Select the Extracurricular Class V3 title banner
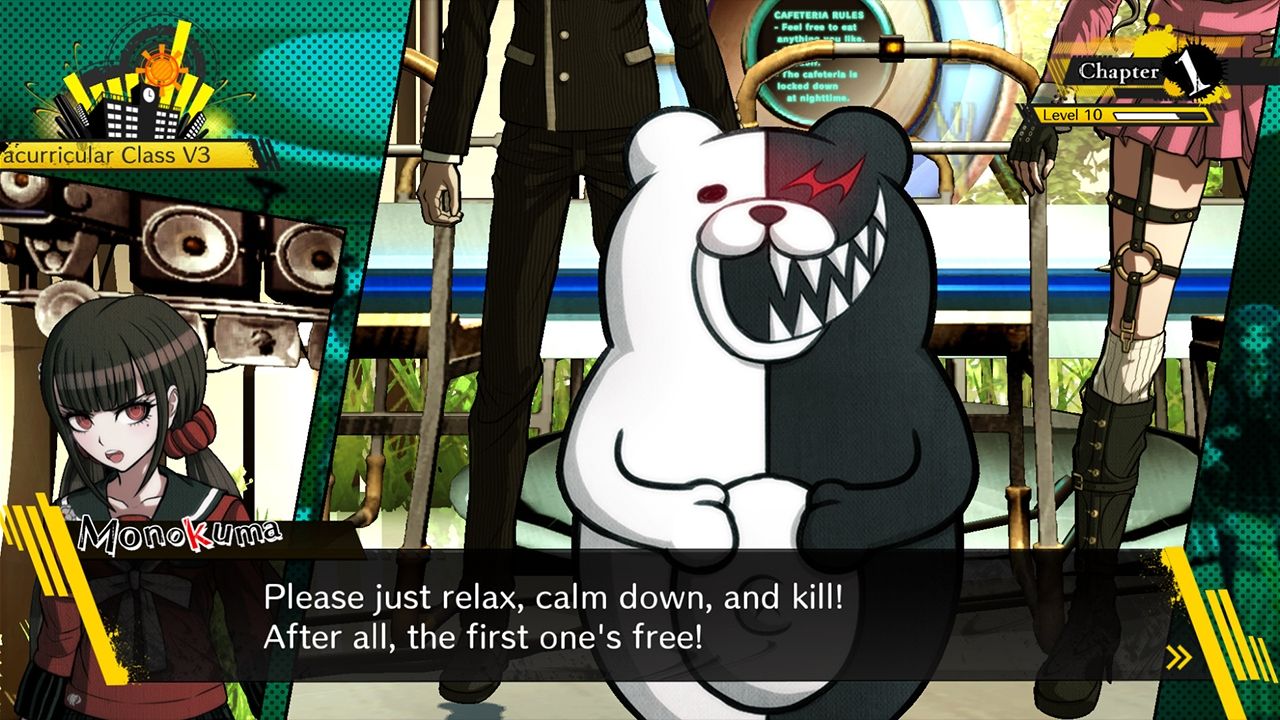Image resolution: width=1280 pixels, height=720 pixels. pos(110,156)
